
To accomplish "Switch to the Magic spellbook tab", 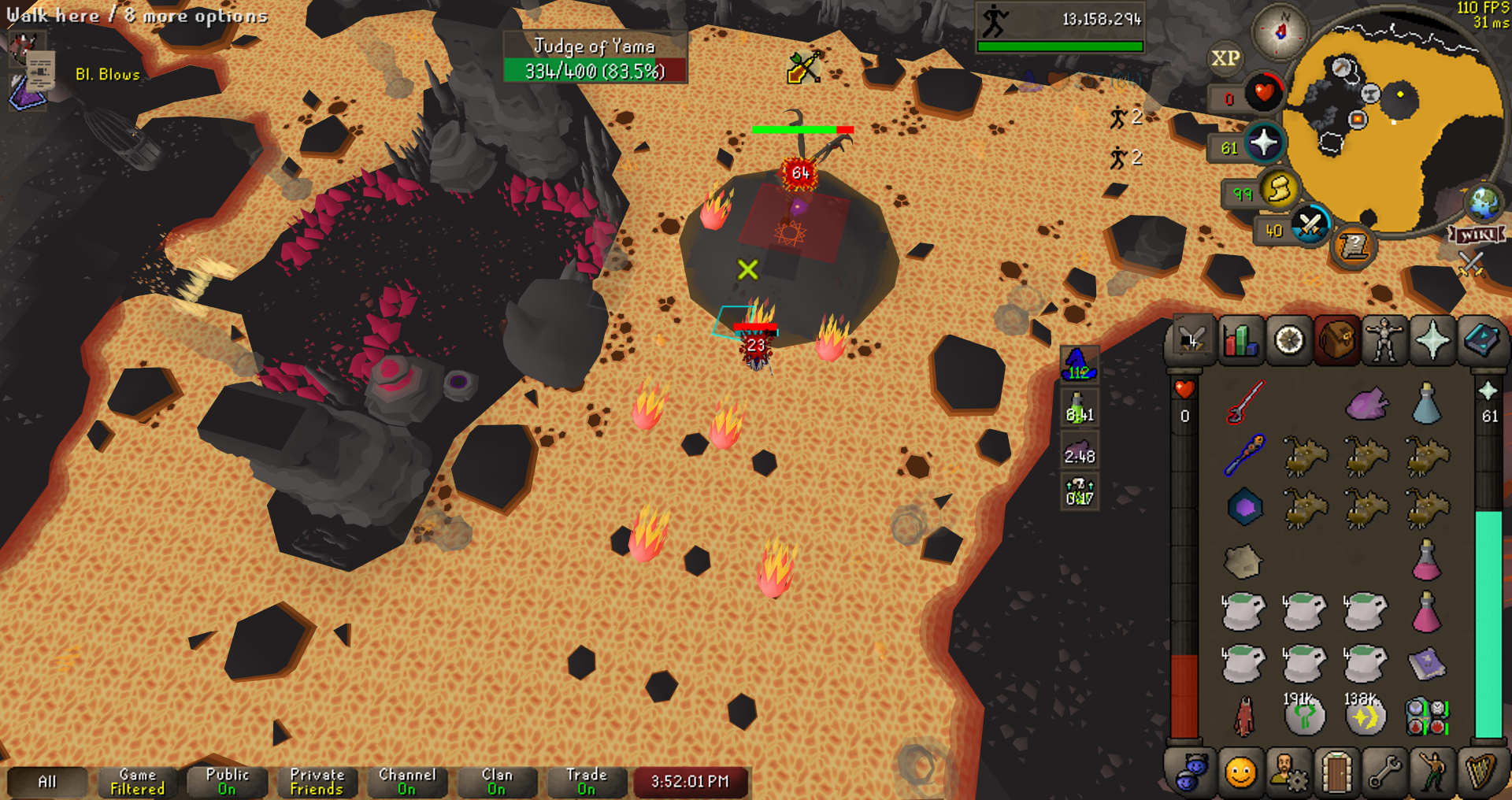I will 1480,341.
